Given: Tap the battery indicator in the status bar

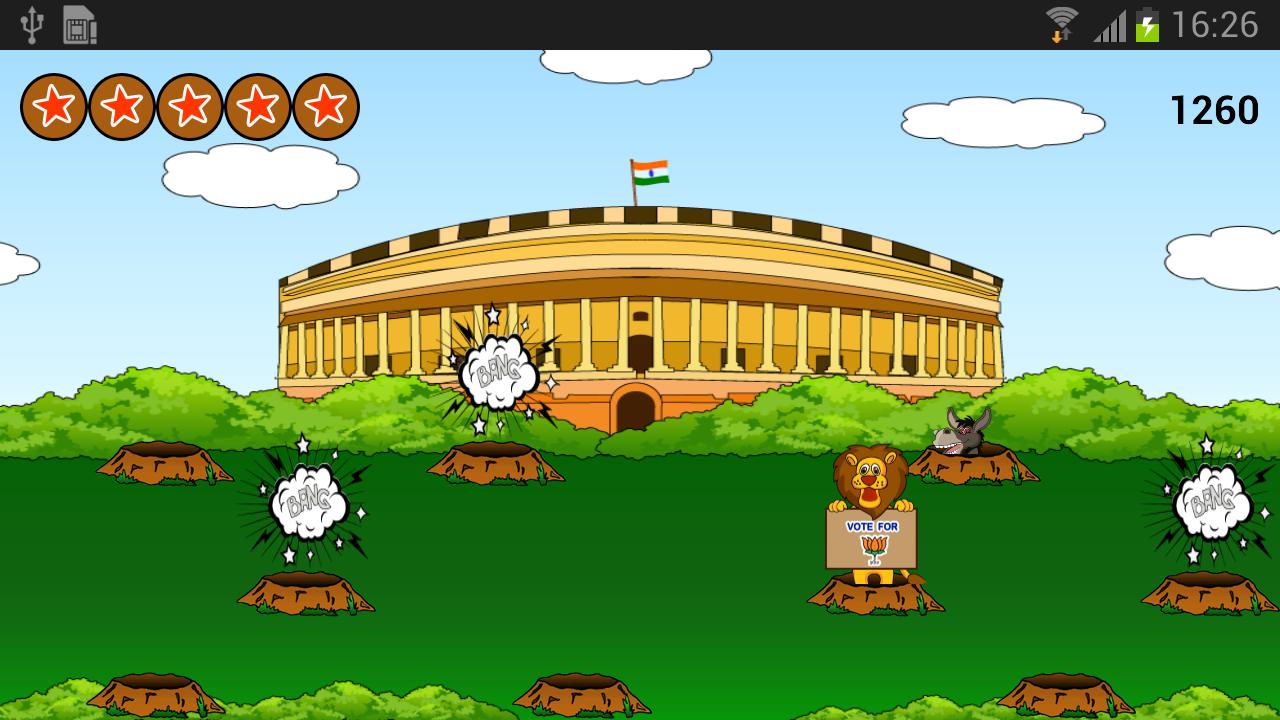Looking at the screenshot, I should (1146, 22).
